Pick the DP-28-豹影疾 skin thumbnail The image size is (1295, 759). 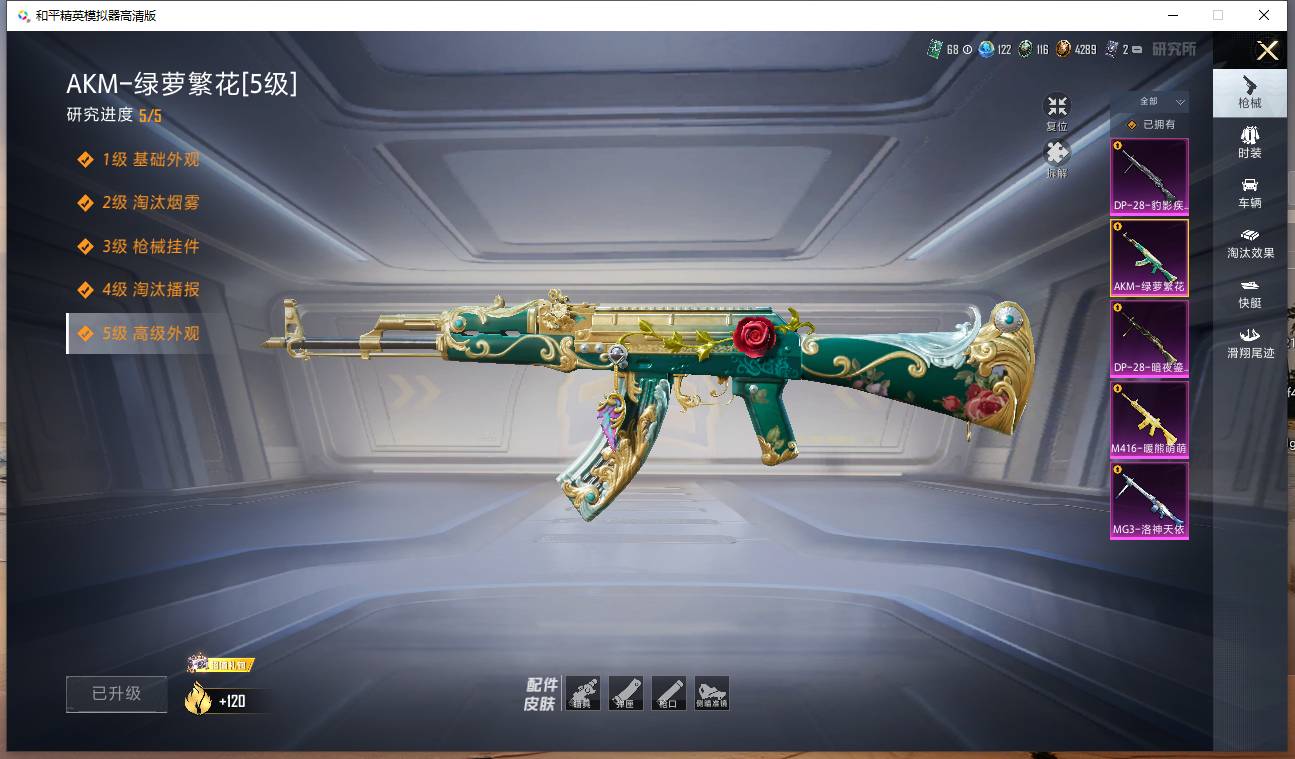[x=1149, y=177]
